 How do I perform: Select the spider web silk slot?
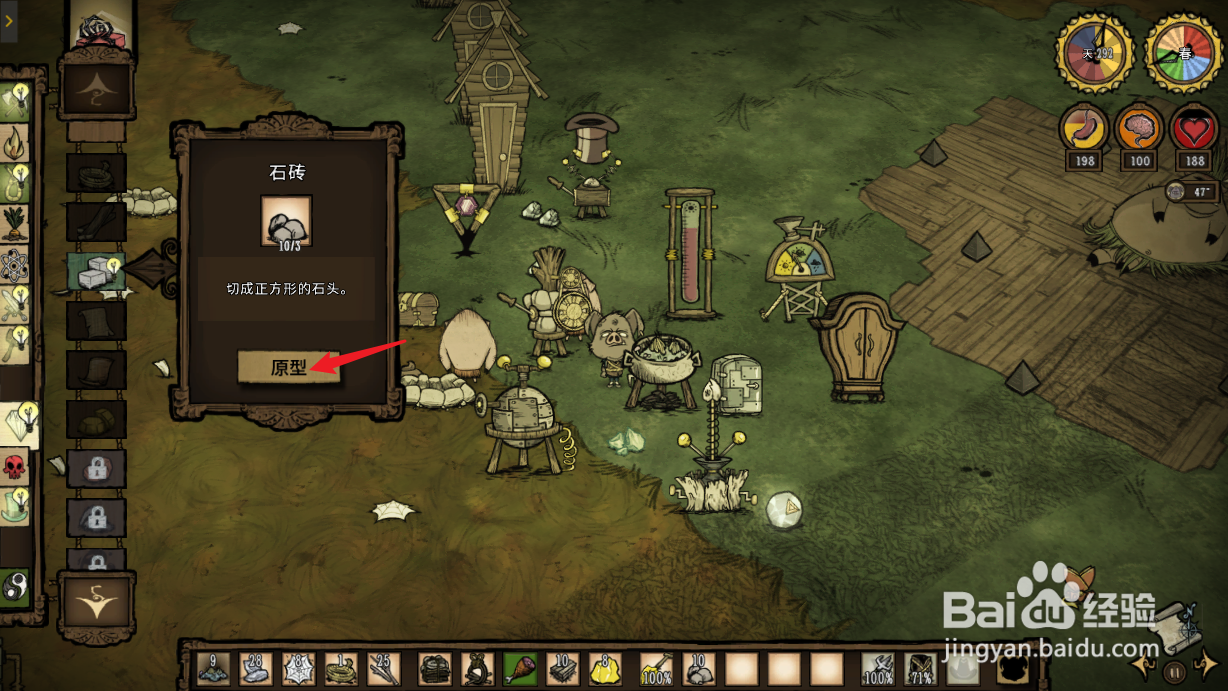298,668
